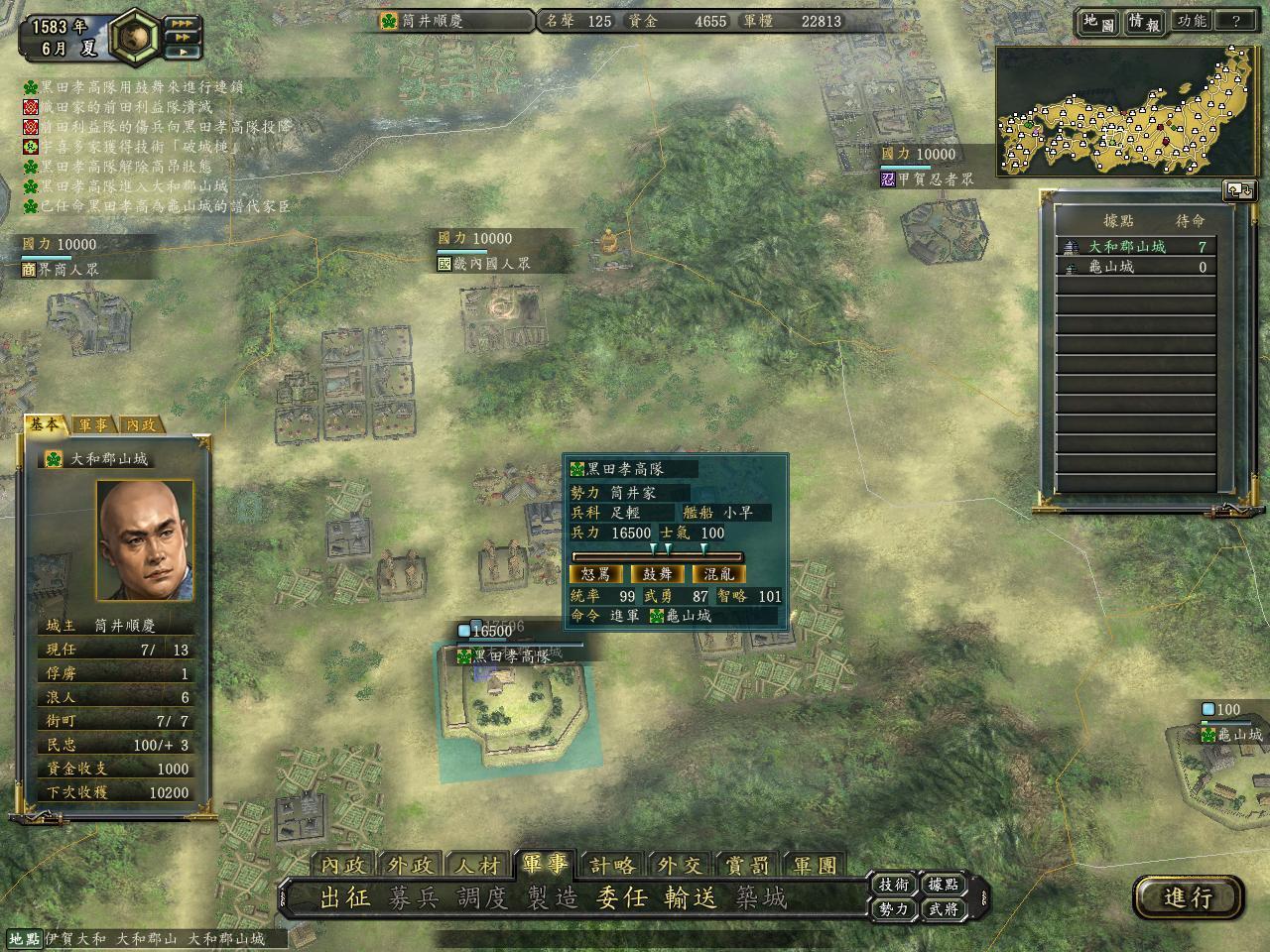The image size is (1270, 952).
Task: Open the 功能 function menu
Action: click(1191, 21)
